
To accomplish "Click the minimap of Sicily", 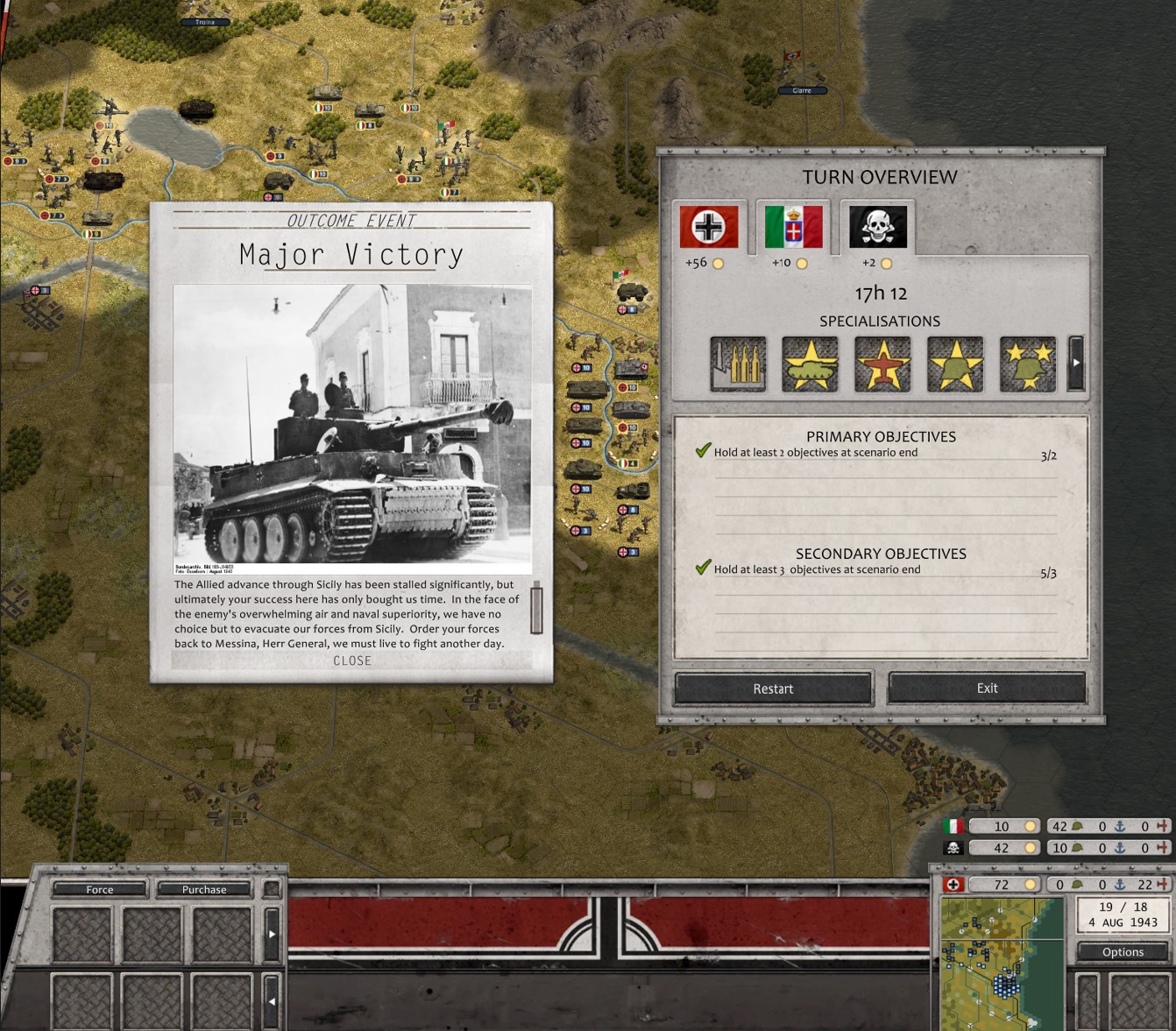I will pyautogui.click(x=1002, y=964).
